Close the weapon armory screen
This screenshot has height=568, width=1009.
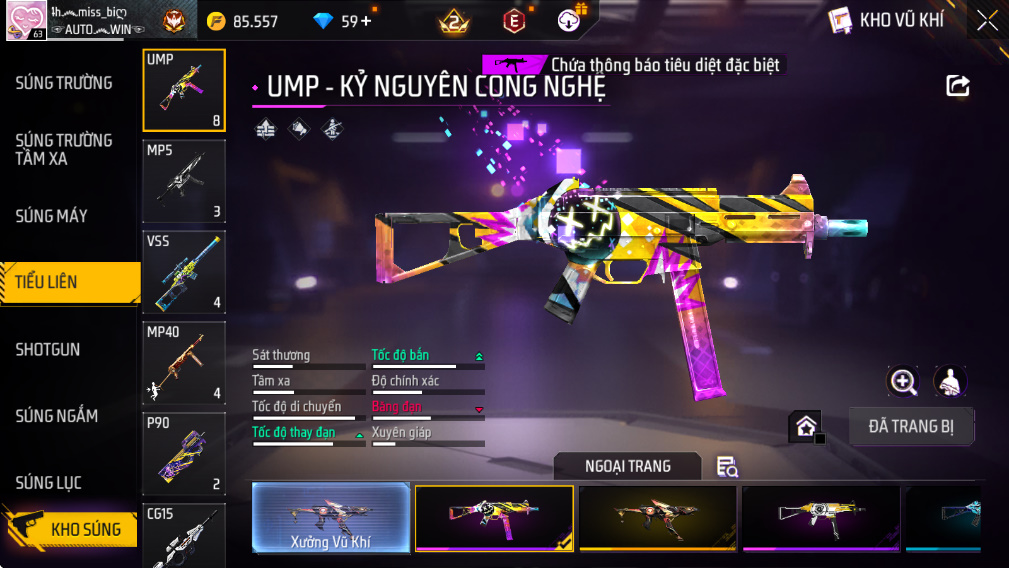[987, 20]
